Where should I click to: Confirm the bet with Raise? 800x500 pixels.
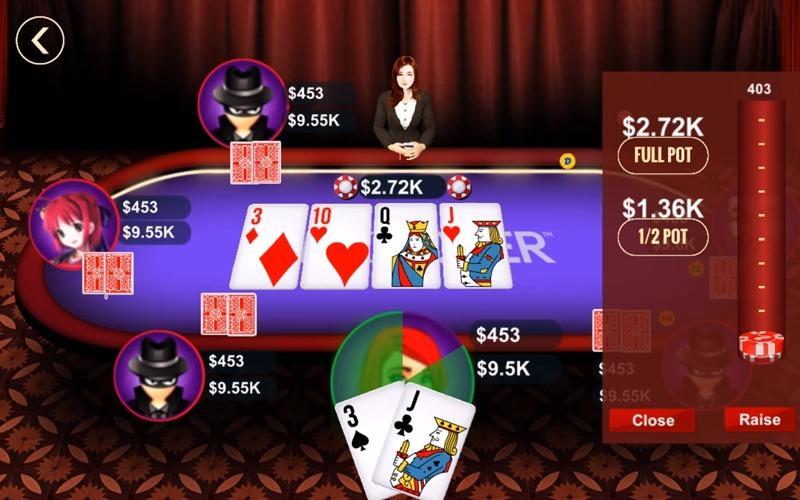click(x=759, y=419)
